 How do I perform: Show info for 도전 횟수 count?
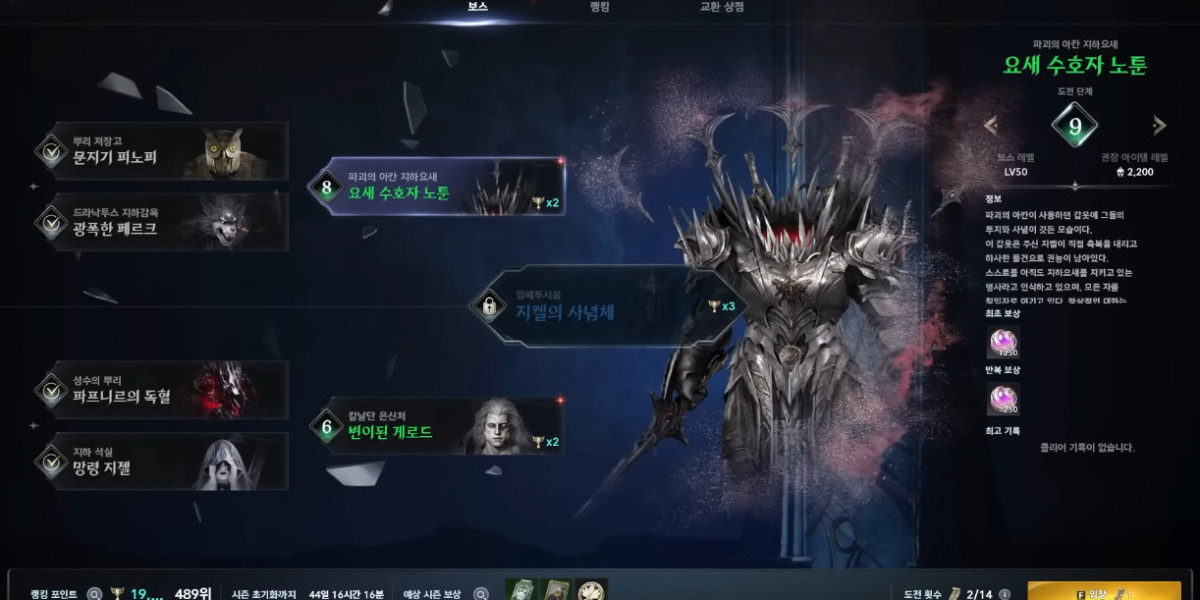[x=1004, y=593]
